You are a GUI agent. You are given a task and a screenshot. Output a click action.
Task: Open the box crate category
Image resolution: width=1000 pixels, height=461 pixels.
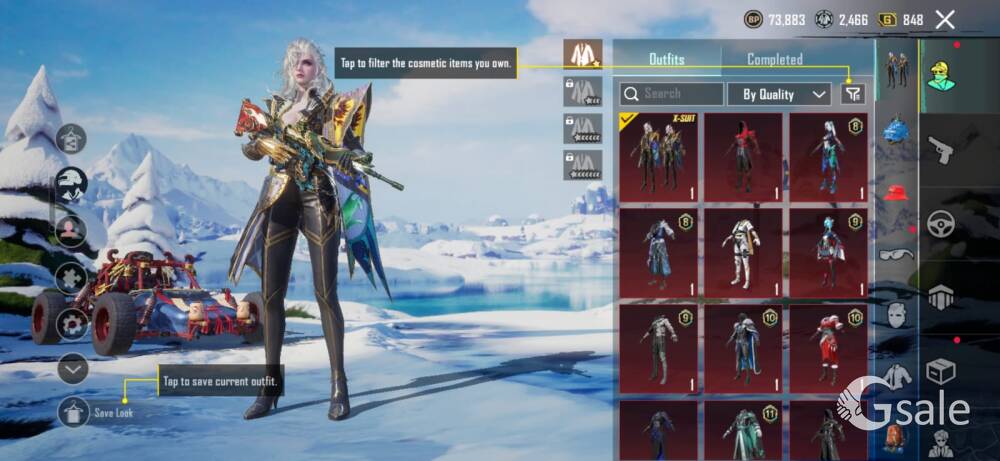click(940, 372)
